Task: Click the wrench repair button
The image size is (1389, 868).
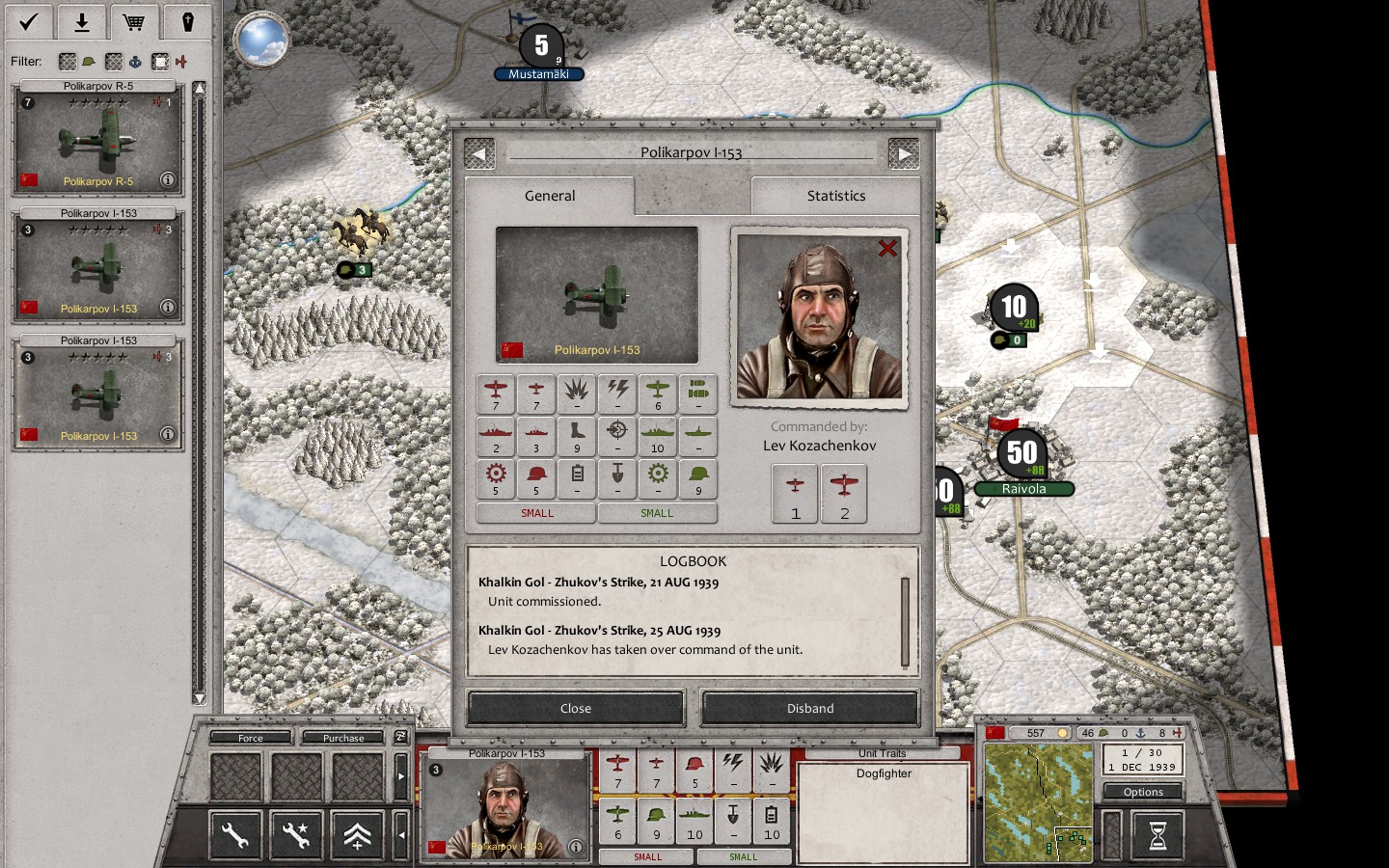Action: point(235,835)
